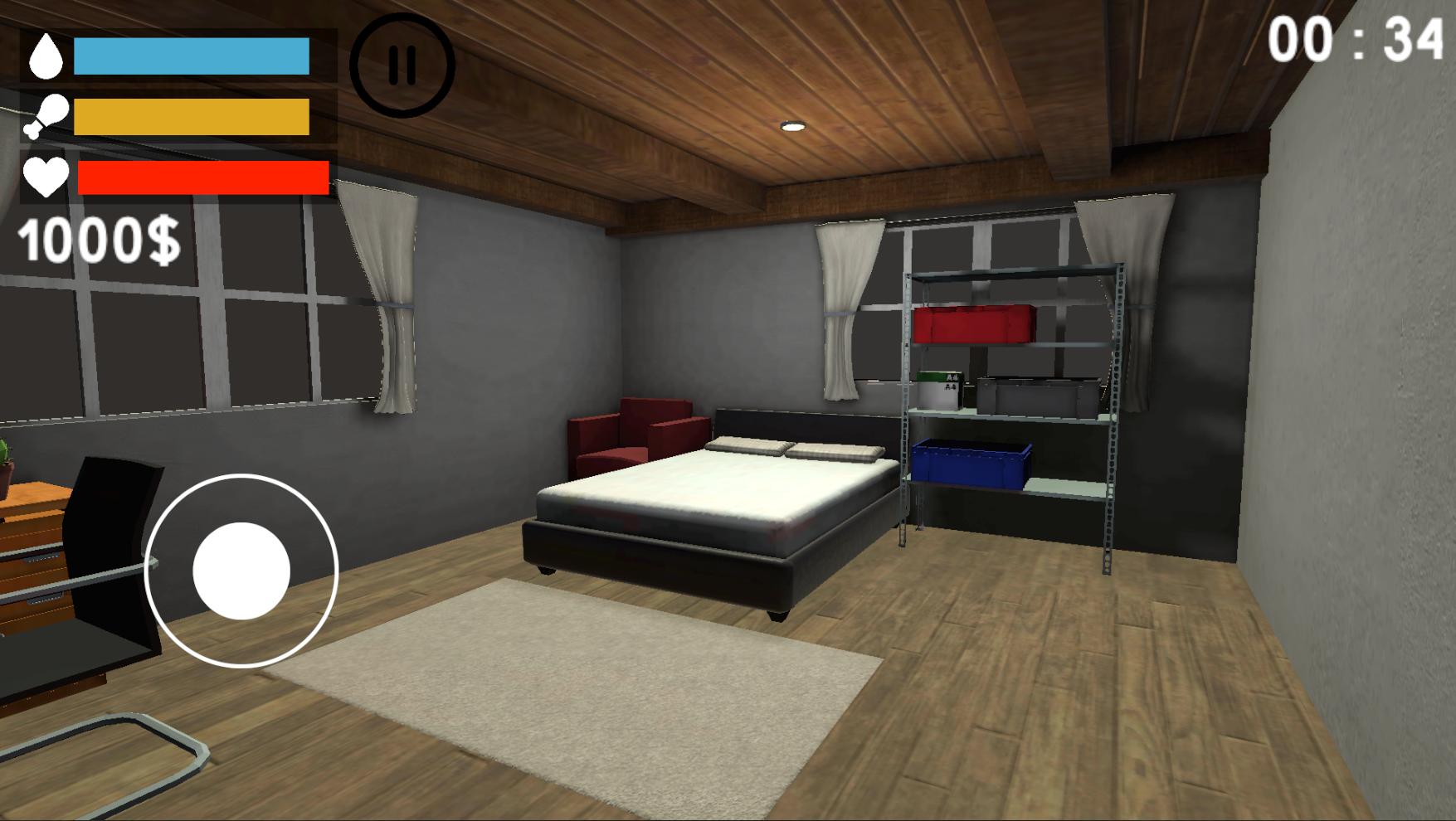Tap the chicken leg hunger icon
The height and width of the screenshot is (821, 1456).
[47, 116]
